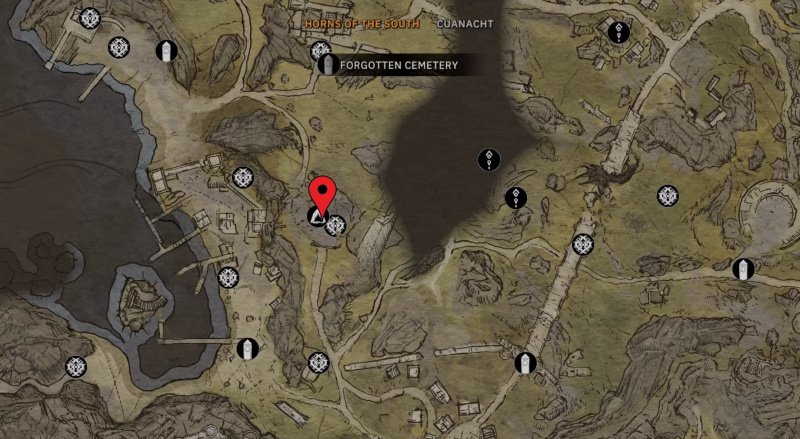Click the ornate emblem marker above Forgotten Cemetery icon
The width and height of the screenshot is (800, 439).
[320, 49]
